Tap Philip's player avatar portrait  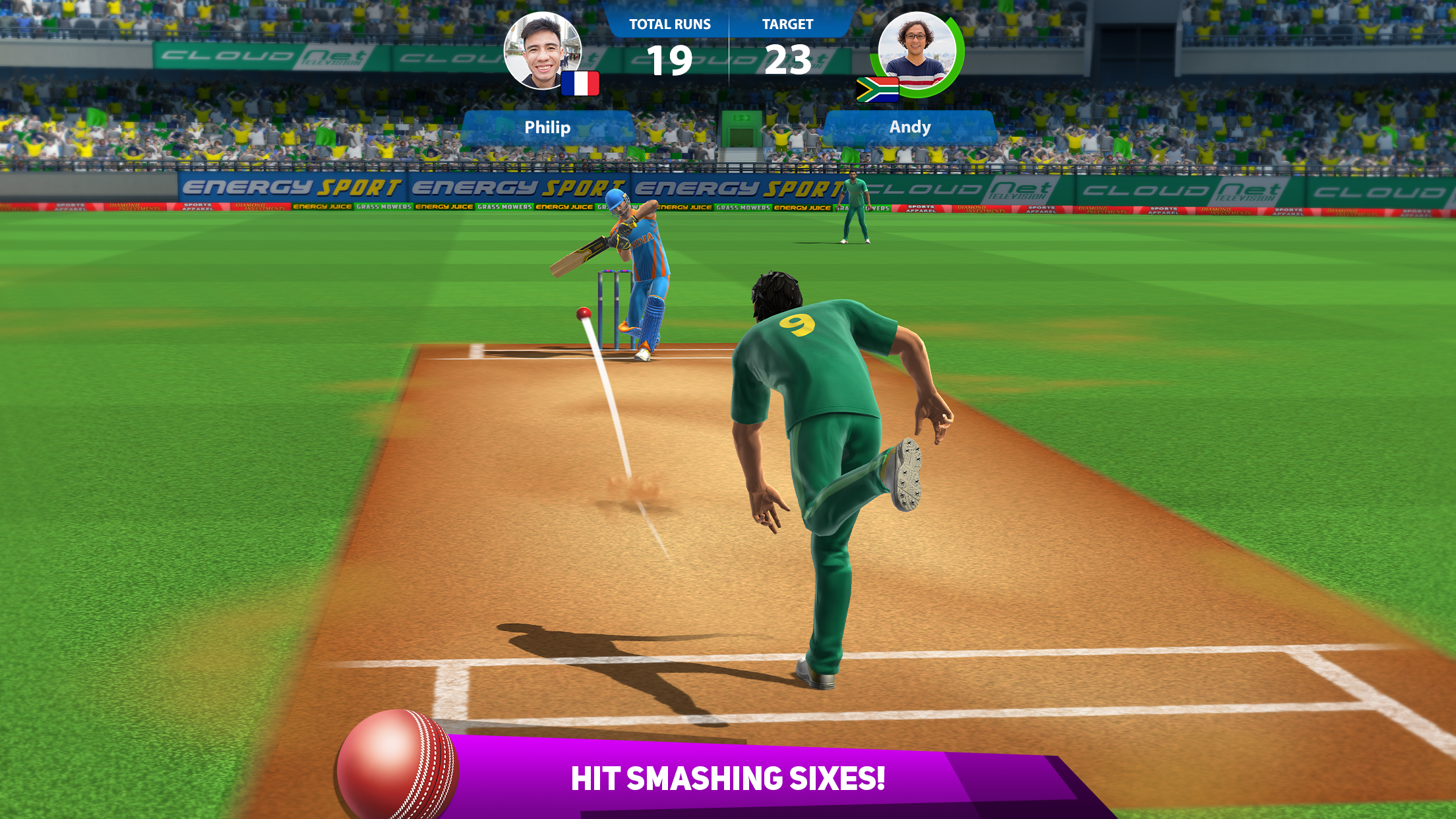[542, 51]
